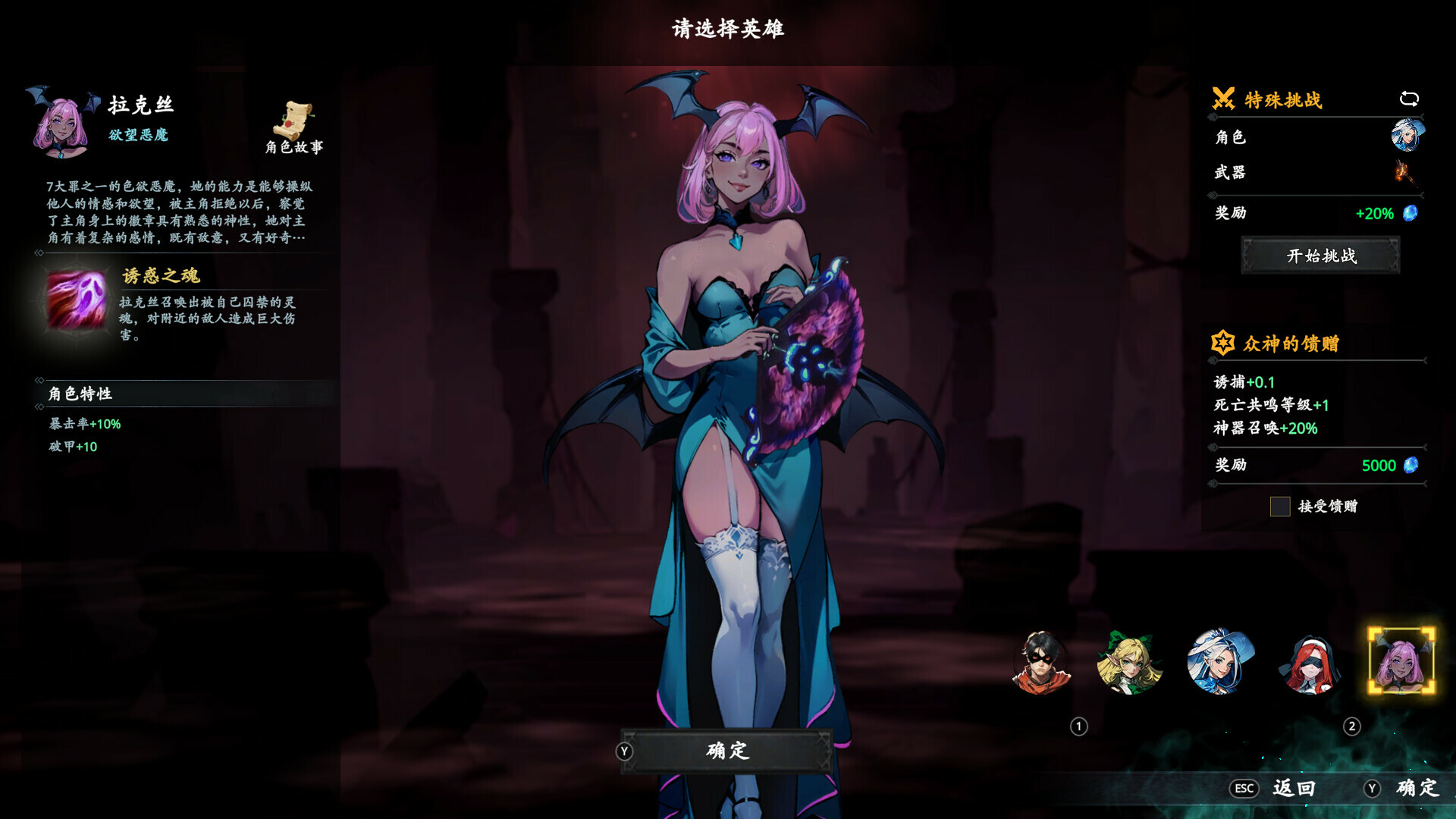
Task: Click the diamond expander beside 角色特性 header
Action: [x=39, y=381]
